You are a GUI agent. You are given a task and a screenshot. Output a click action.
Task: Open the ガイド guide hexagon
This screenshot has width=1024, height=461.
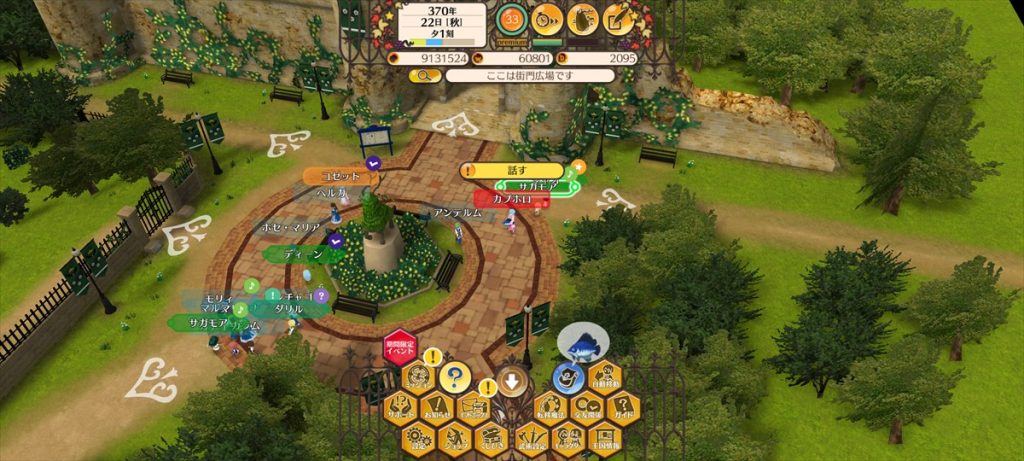click(x=622, y=407)
